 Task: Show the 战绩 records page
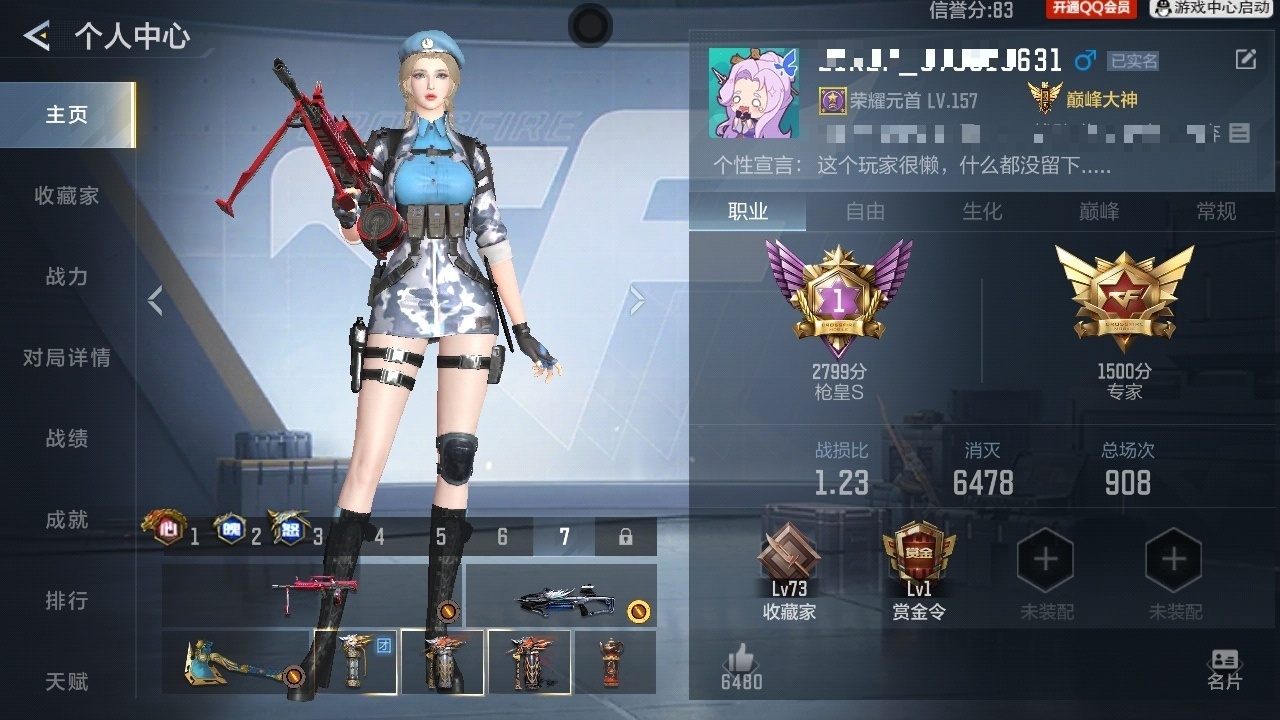[x=67, y=439]
